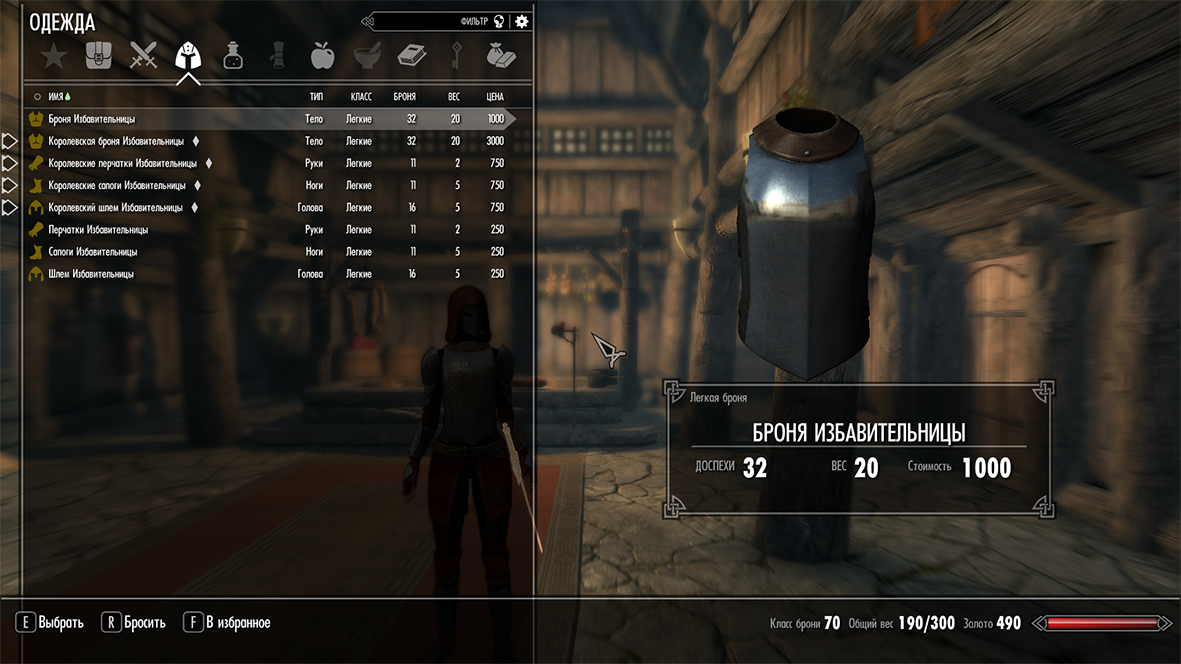Show all items with the bag icon

click(x=98, y=56)
